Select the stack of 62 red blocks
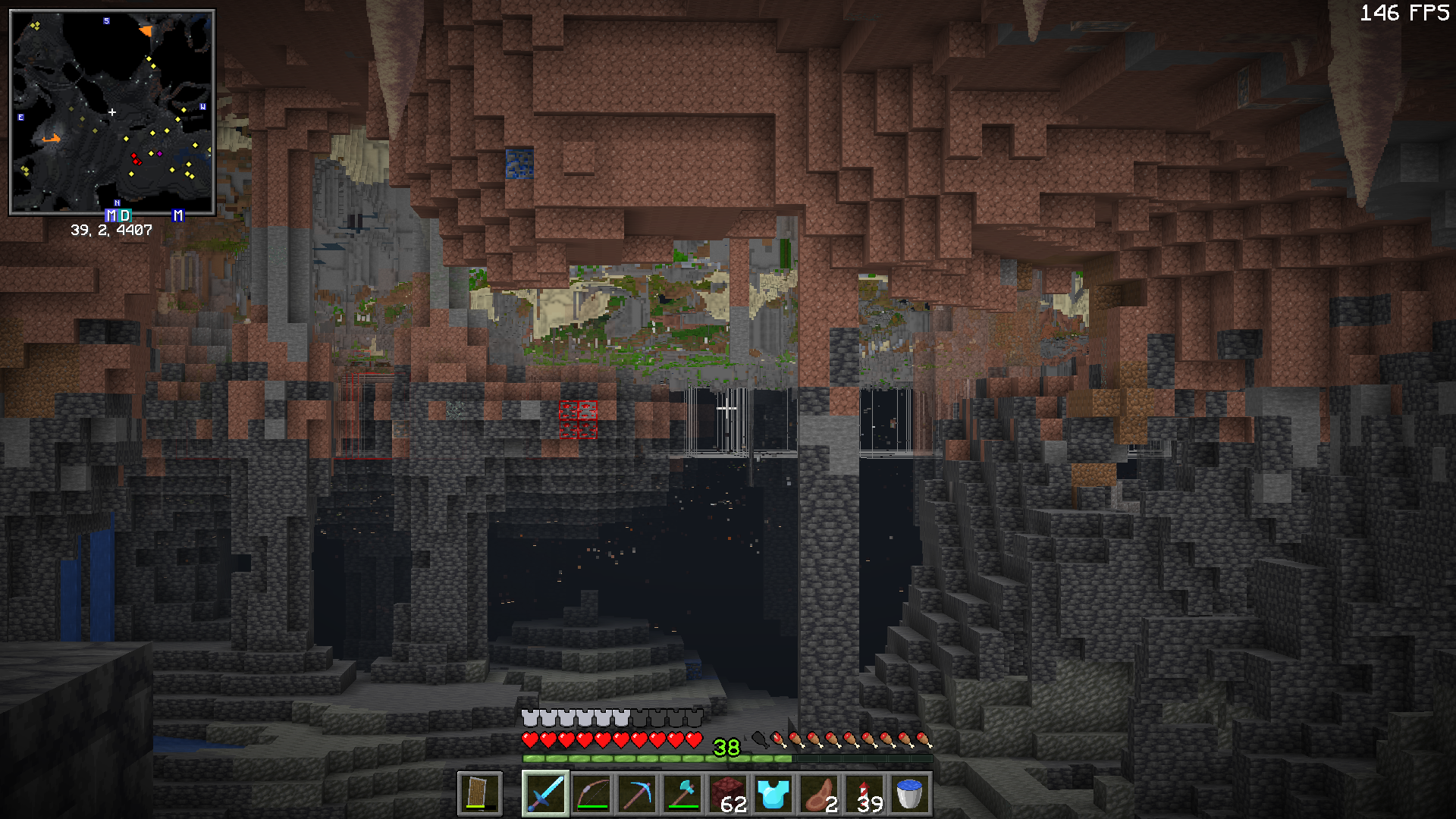The image size is (1456, 819). [x=728, y=794]
